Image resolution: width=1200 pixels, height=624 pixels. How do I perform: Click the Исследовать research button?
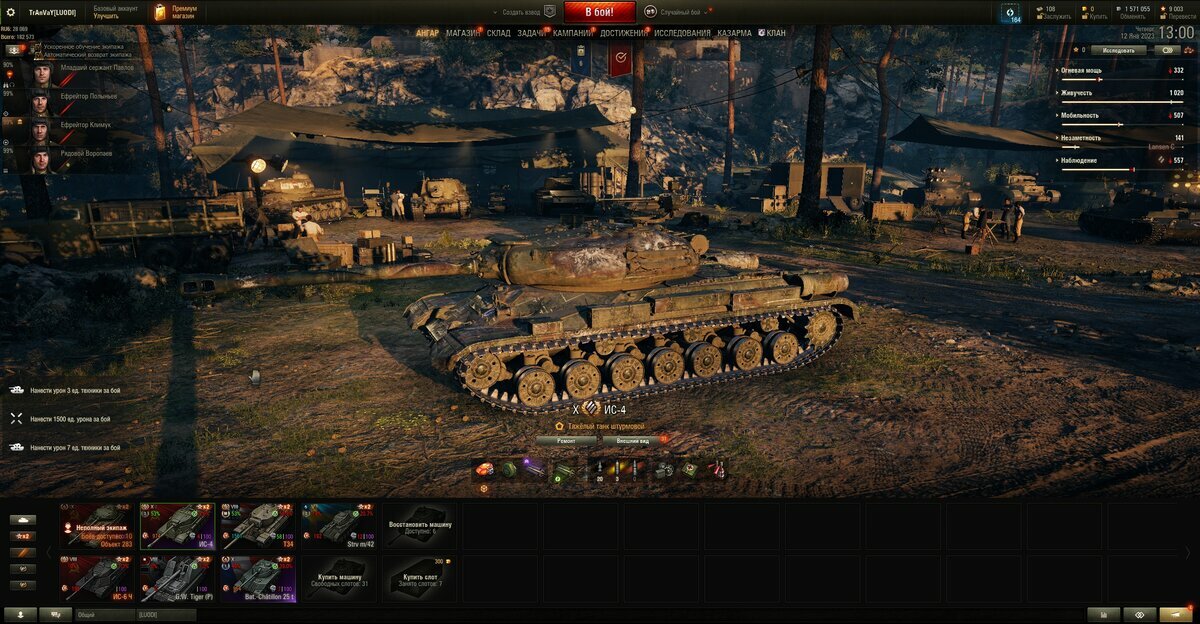point(1118,49)
